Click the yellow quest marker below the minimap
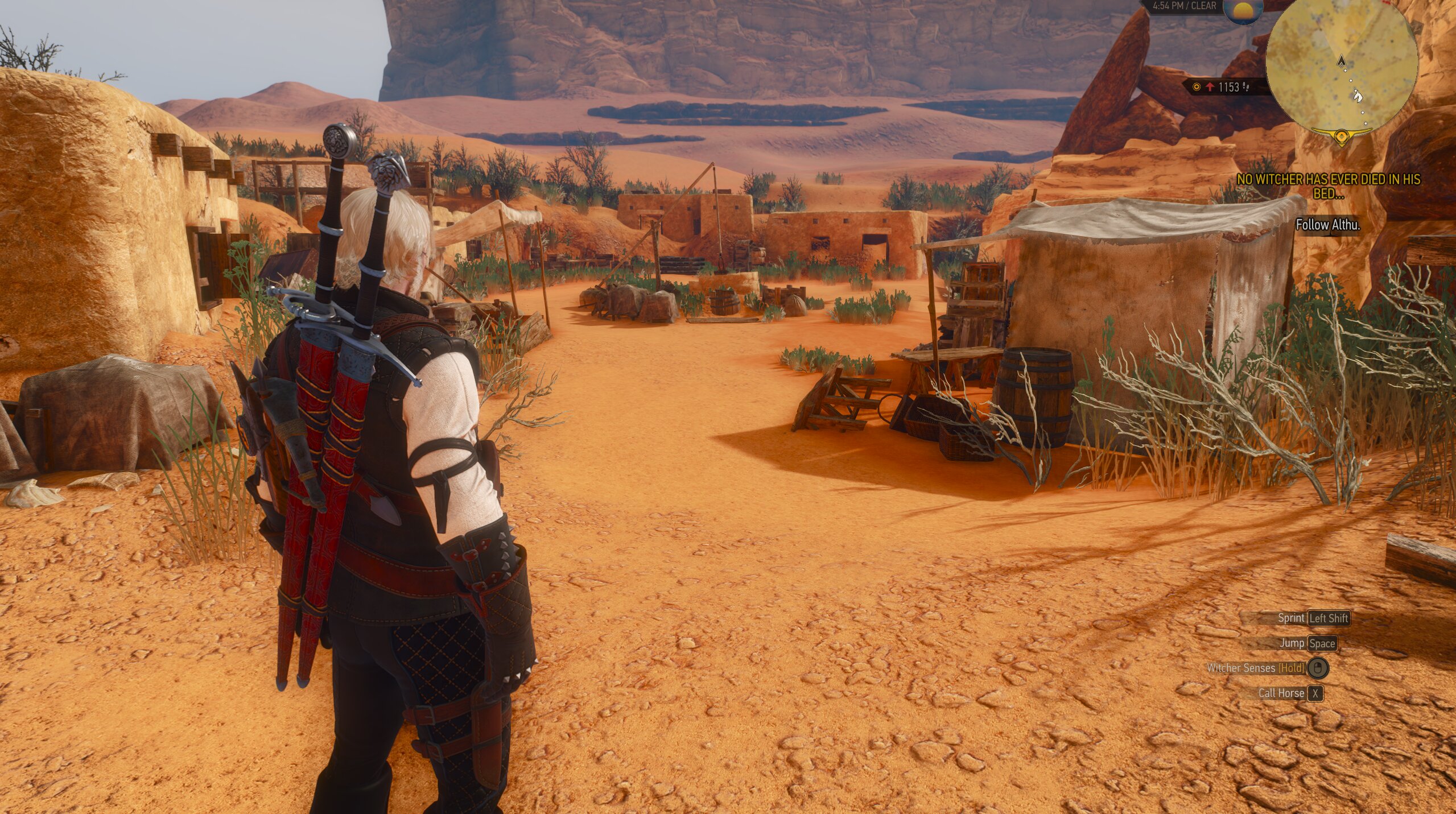 1342,137
